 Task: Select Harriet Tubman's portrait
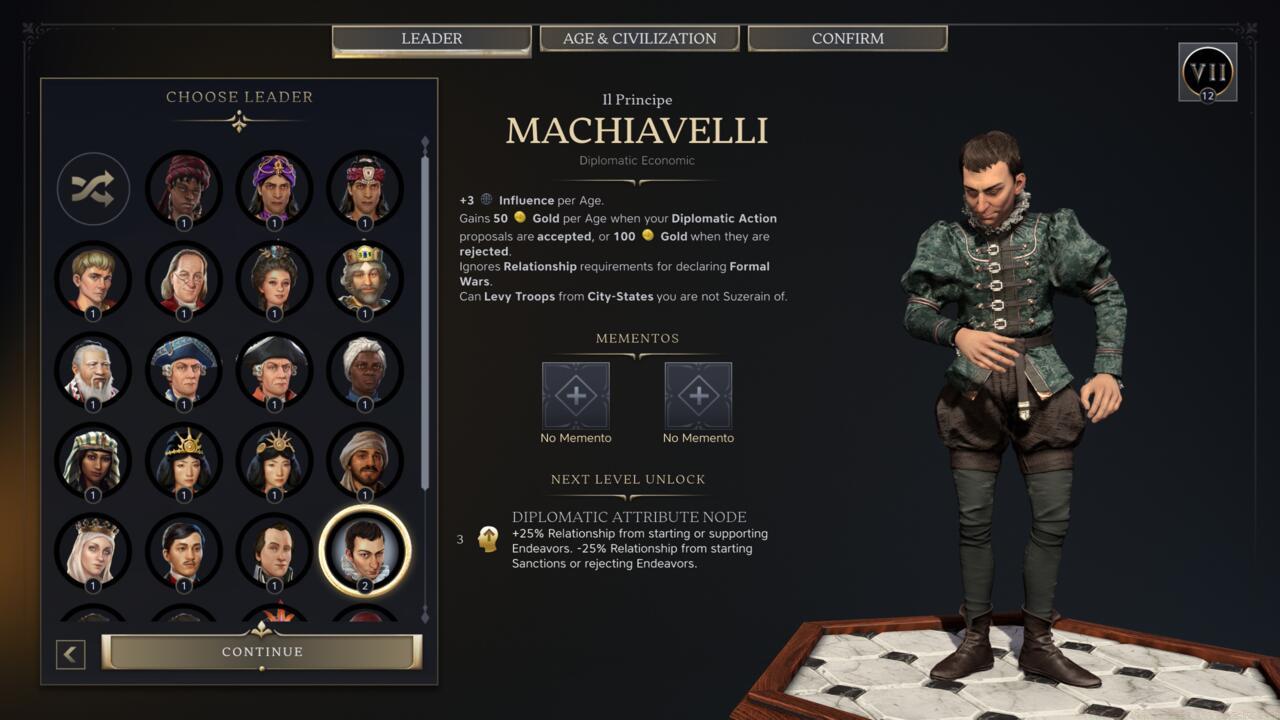(x=365, y=370)
